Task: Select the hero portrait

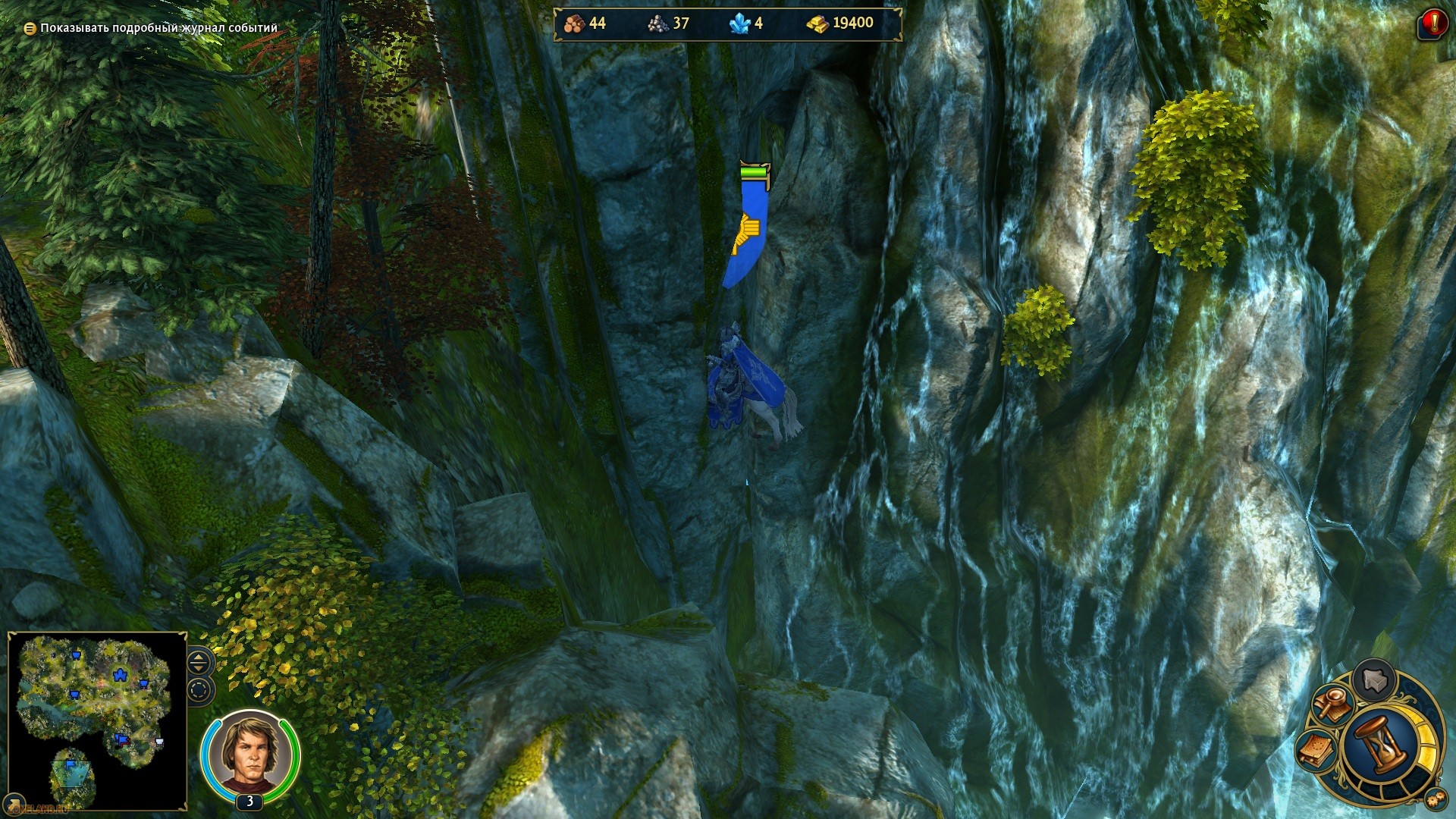Action: [249, 752]
